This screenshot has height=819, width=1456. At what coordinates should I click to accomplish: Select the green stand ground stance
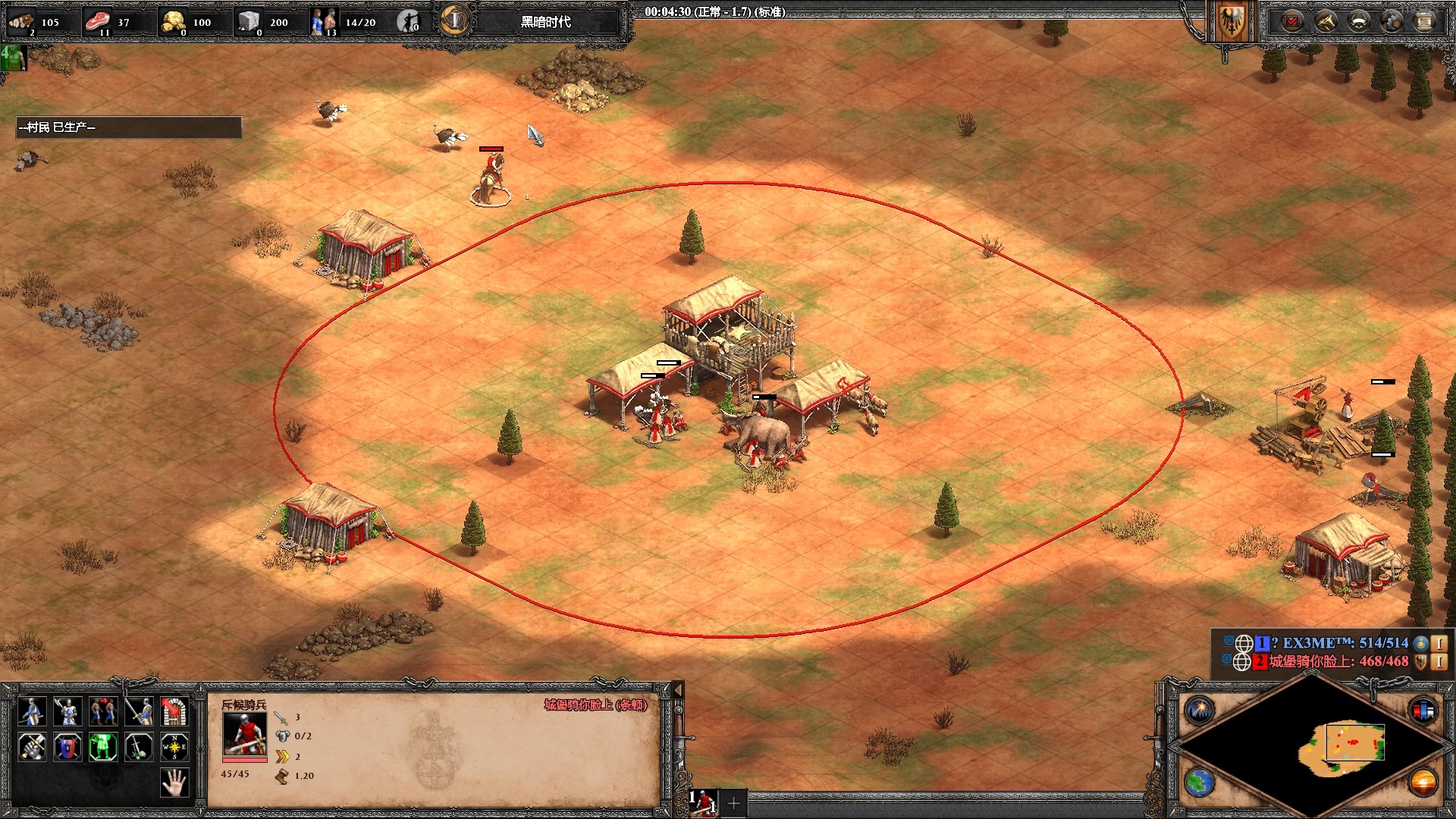103,748
